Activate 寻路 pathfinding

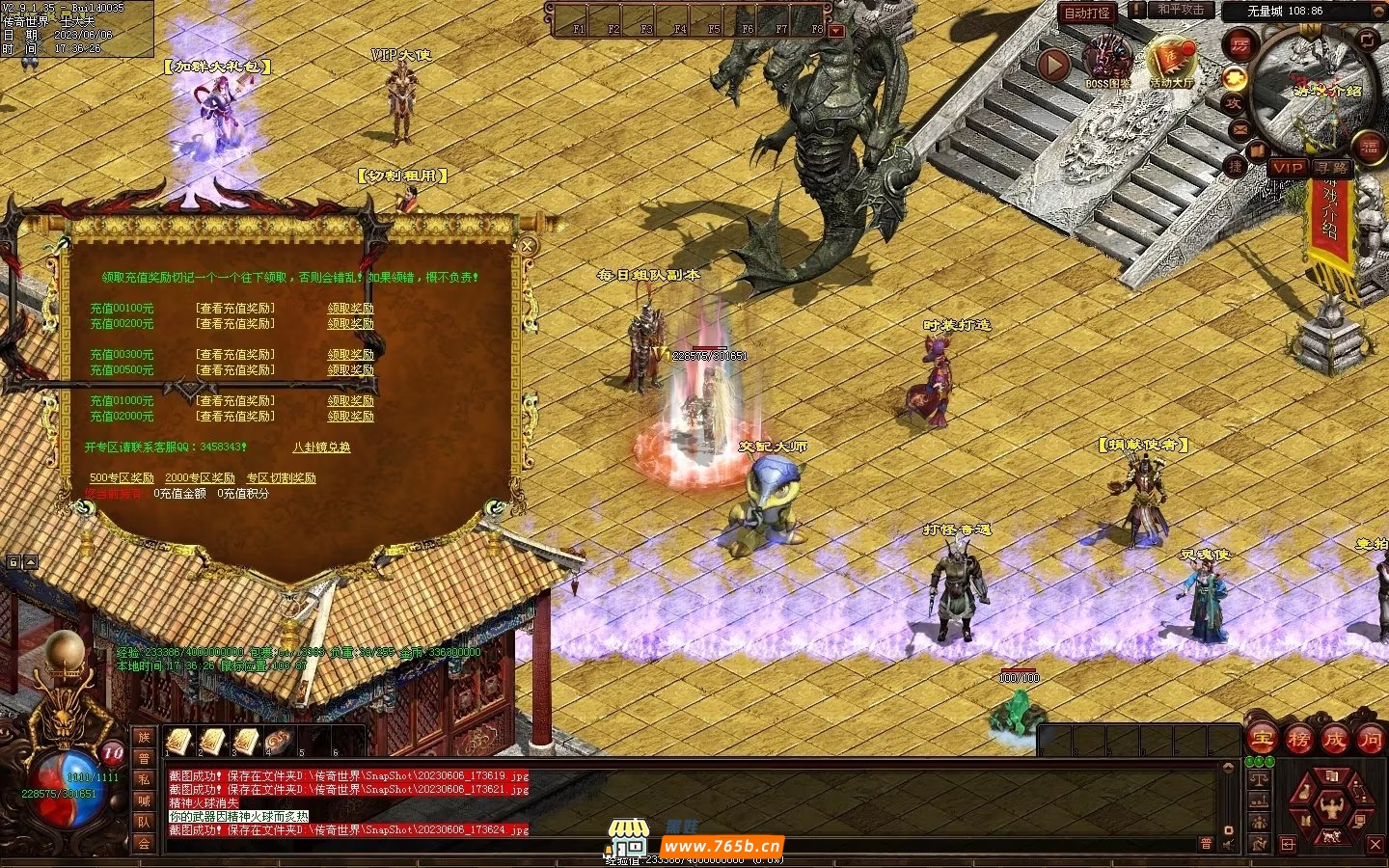click(1333, 168)
